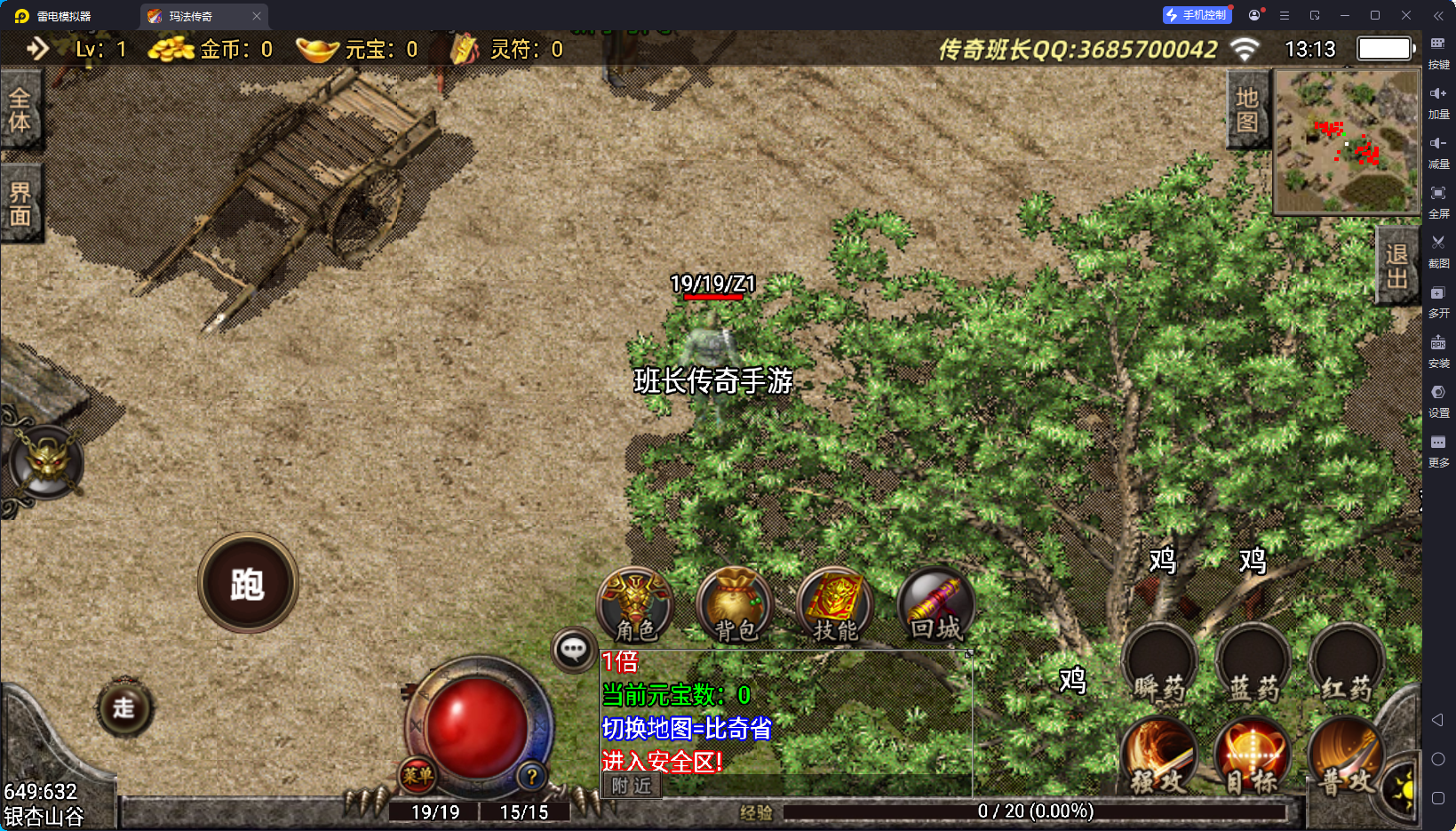Open the chat speech bubble
This screenshot has height=831, width=1456.
click(x=573, y=650)
